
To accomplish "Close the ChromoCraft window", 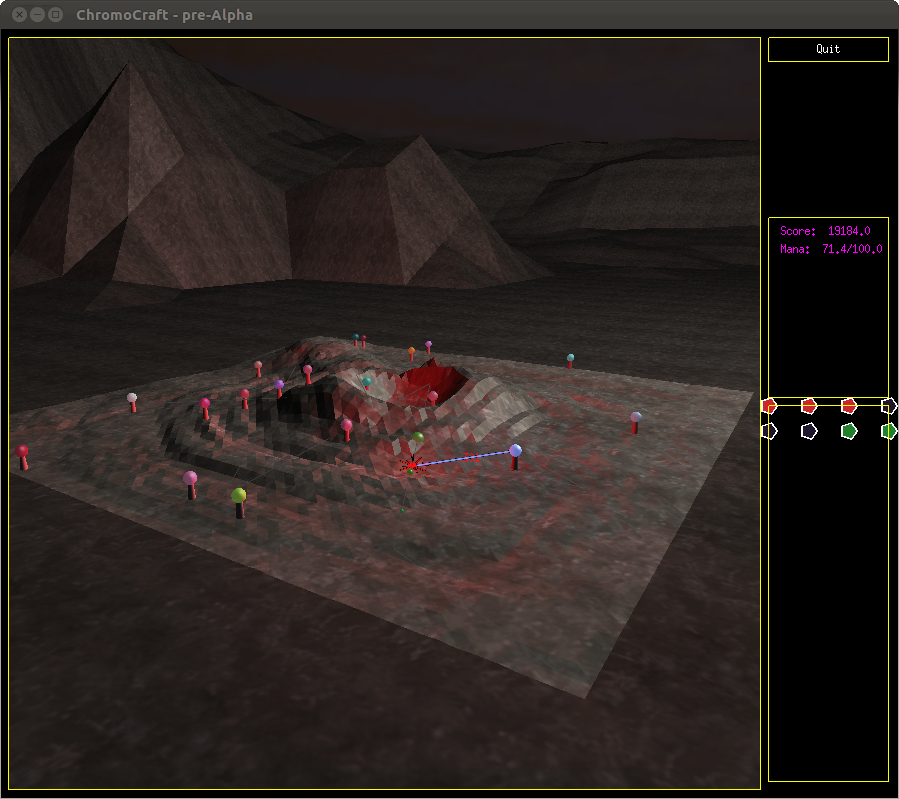I will tap(19, 15).
